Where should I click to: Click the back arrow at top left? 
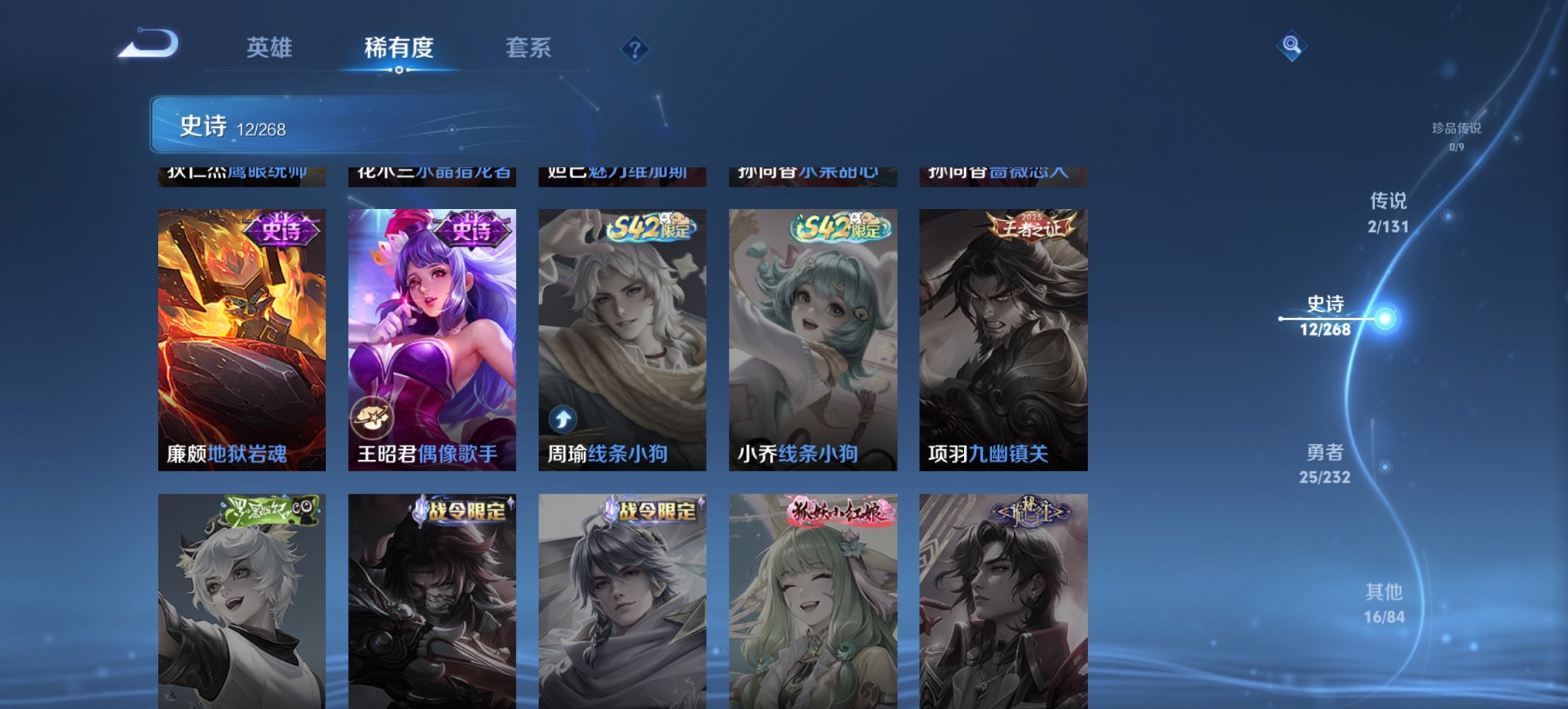149,44
